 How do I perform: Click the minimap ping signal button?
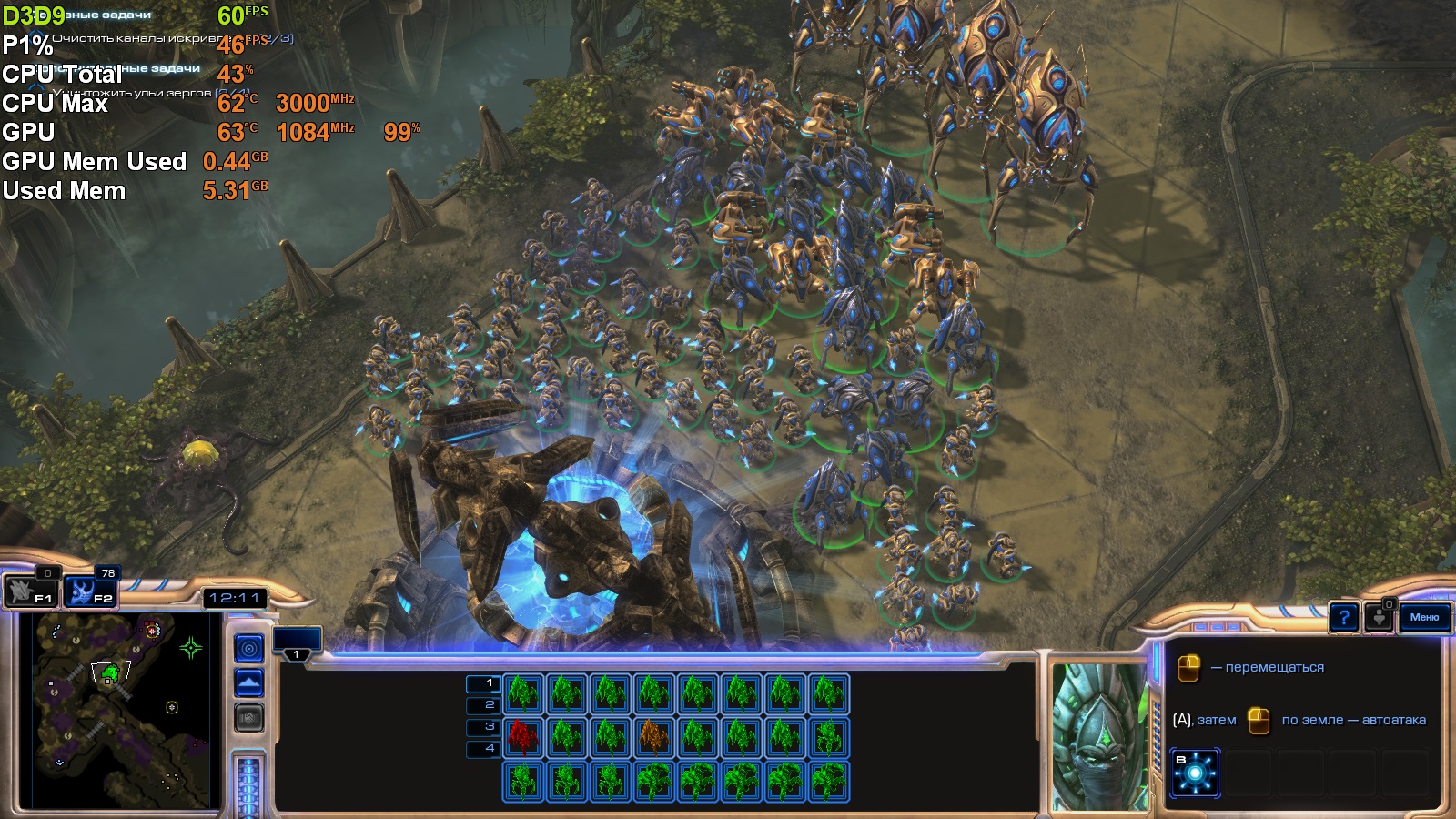248,648
